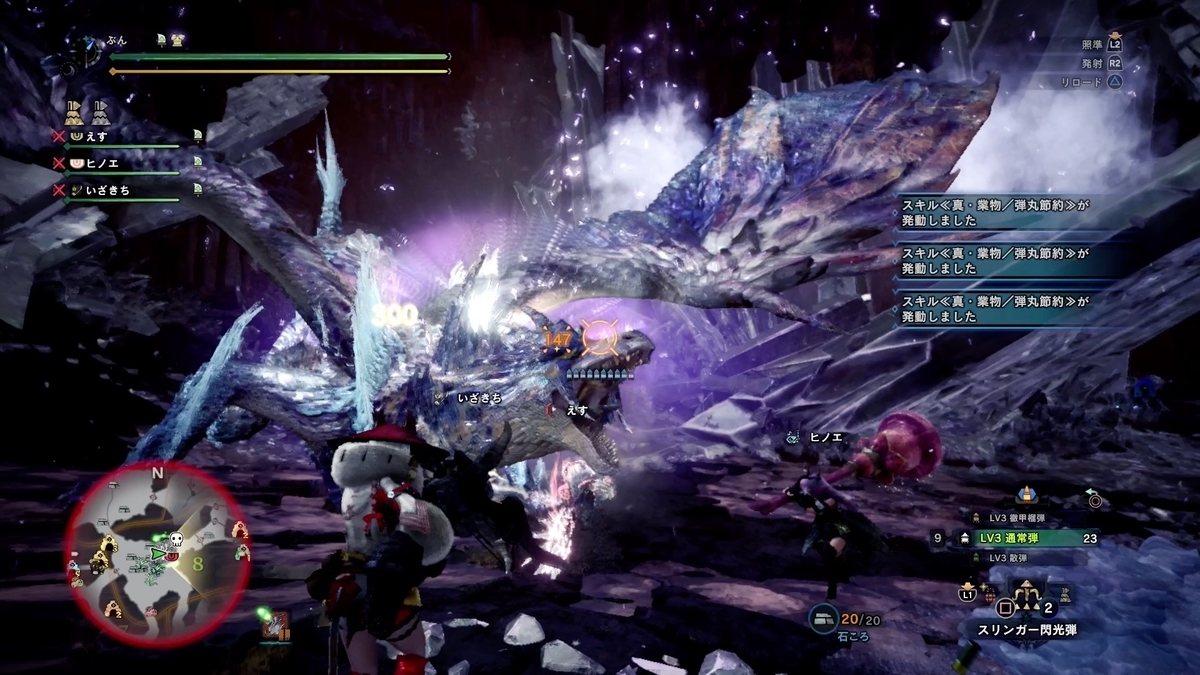
Task: Open the circular minimap
Action: (157, 555)
